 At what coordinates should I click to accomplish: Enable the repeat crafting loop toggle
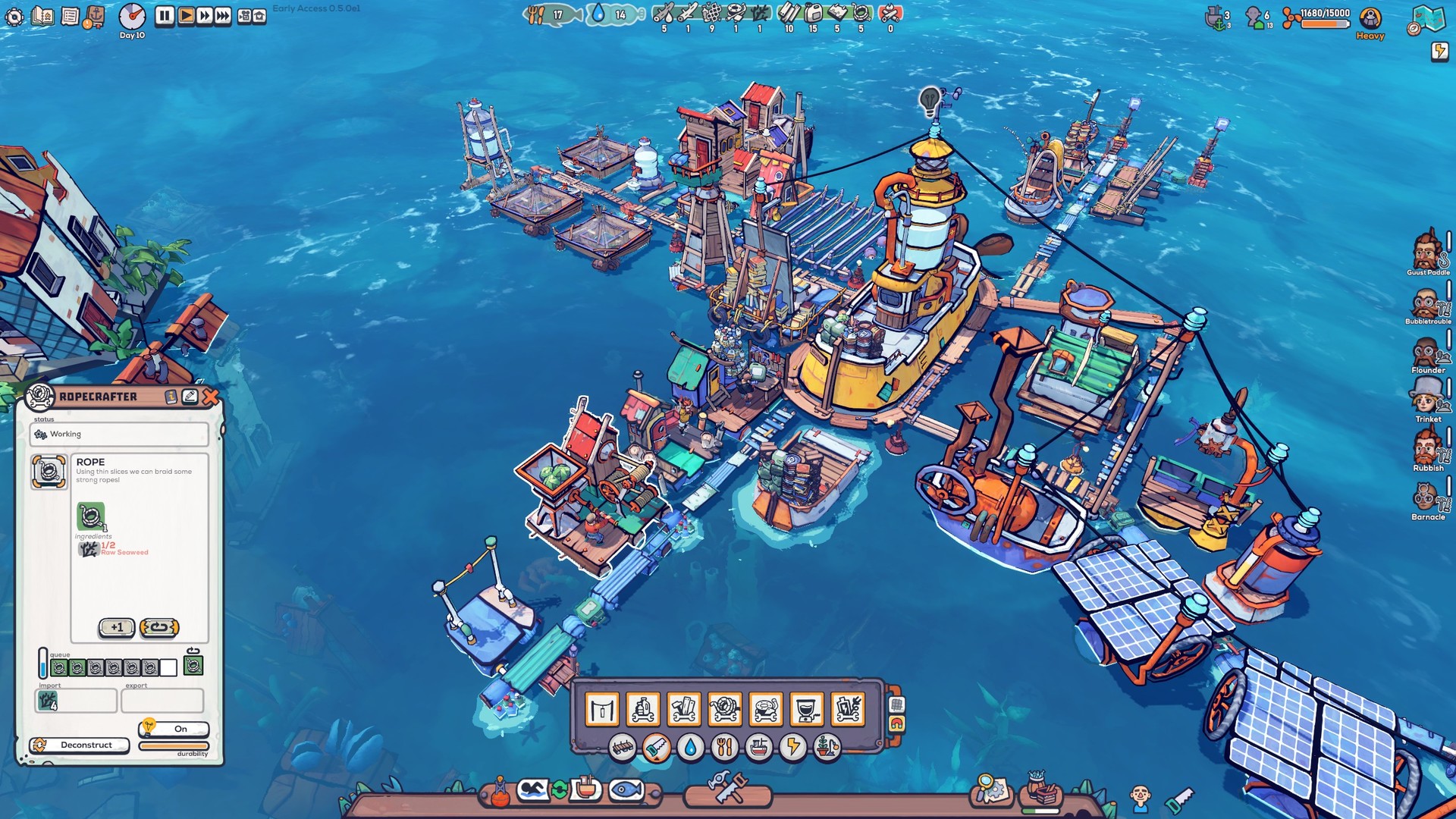(160, 627)
